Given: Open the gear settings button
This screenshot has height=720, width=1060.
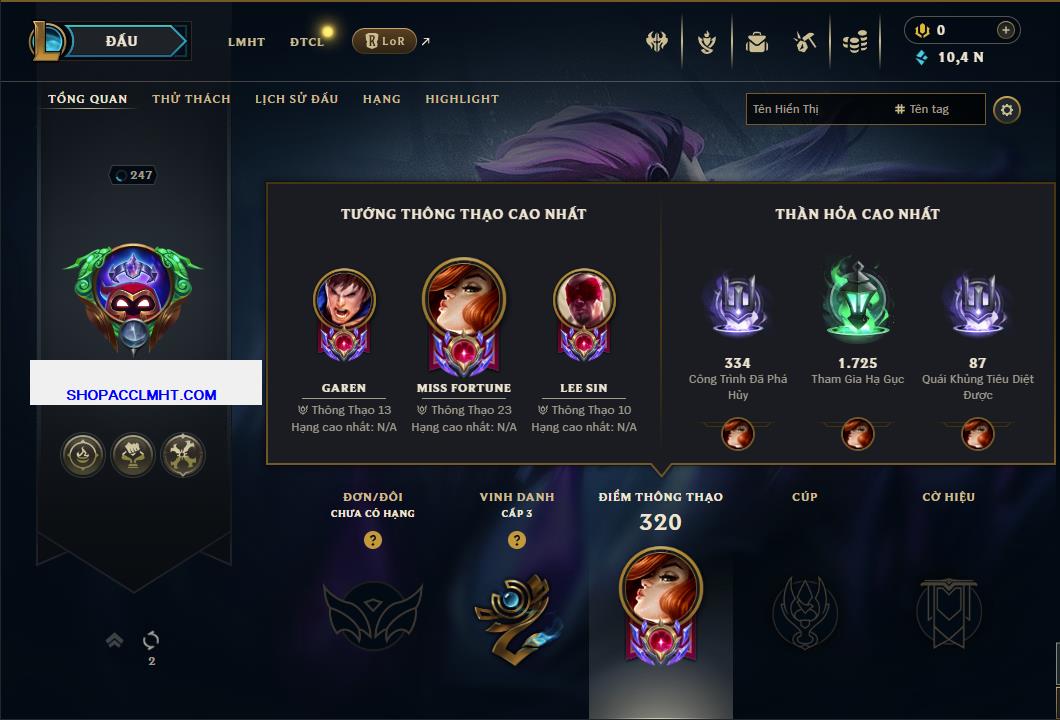Looking at the screenshot, I should [1007, 109].
